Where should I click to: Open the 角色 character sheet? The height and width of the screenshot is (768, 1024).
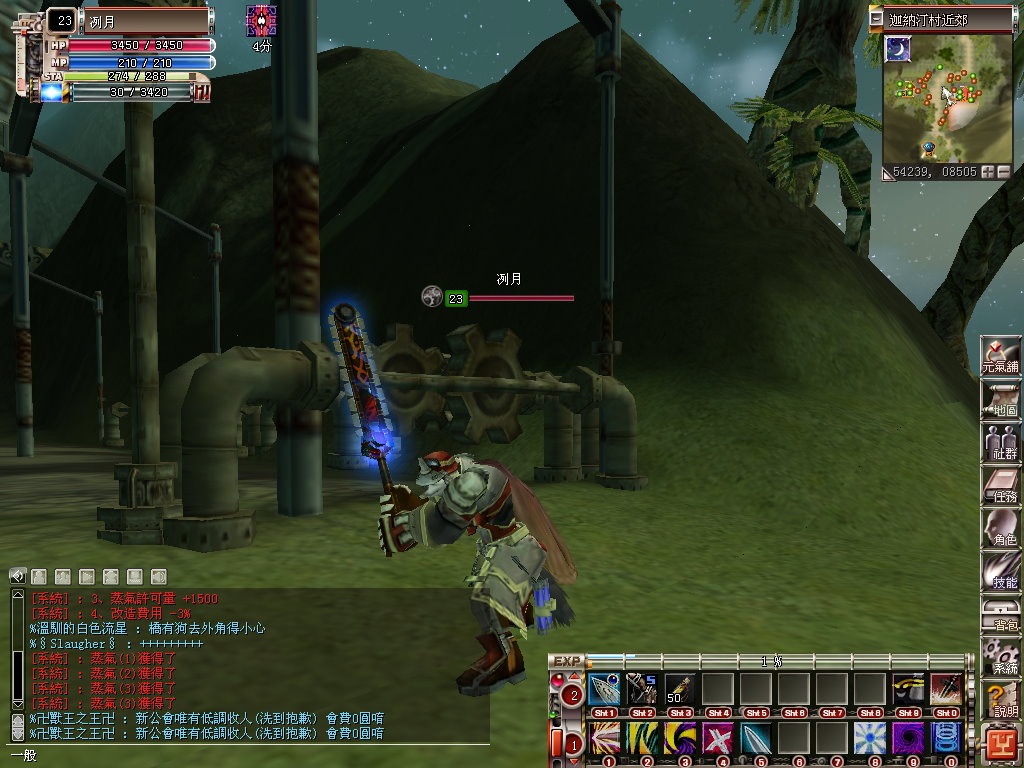click(x=1000, y=527)
